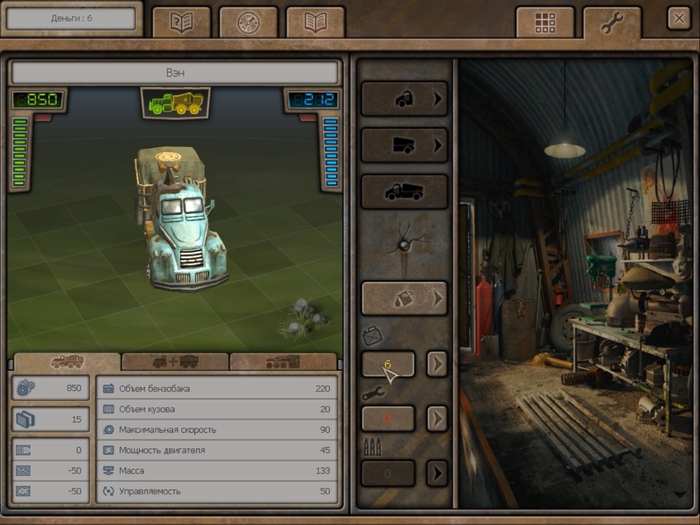Screen dimensions: 700x525
Task: Open the third vehicle stats tab
Action: 284,361
